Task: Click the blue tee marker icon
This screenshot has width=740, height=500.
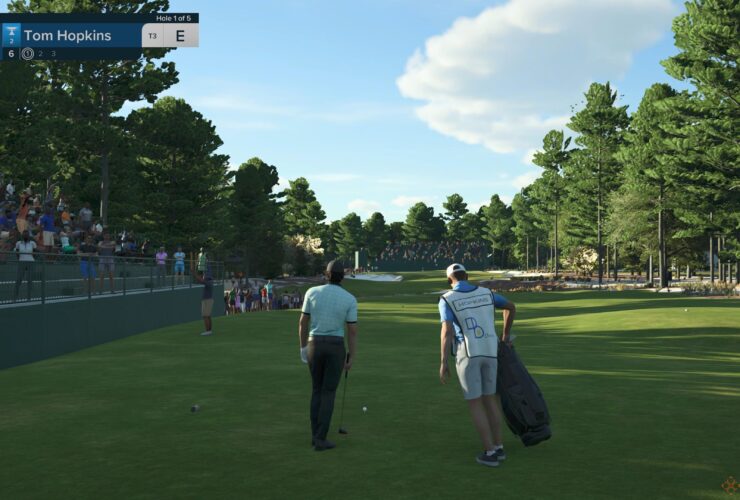Action: pyautogui.click(x=12, y=35)
